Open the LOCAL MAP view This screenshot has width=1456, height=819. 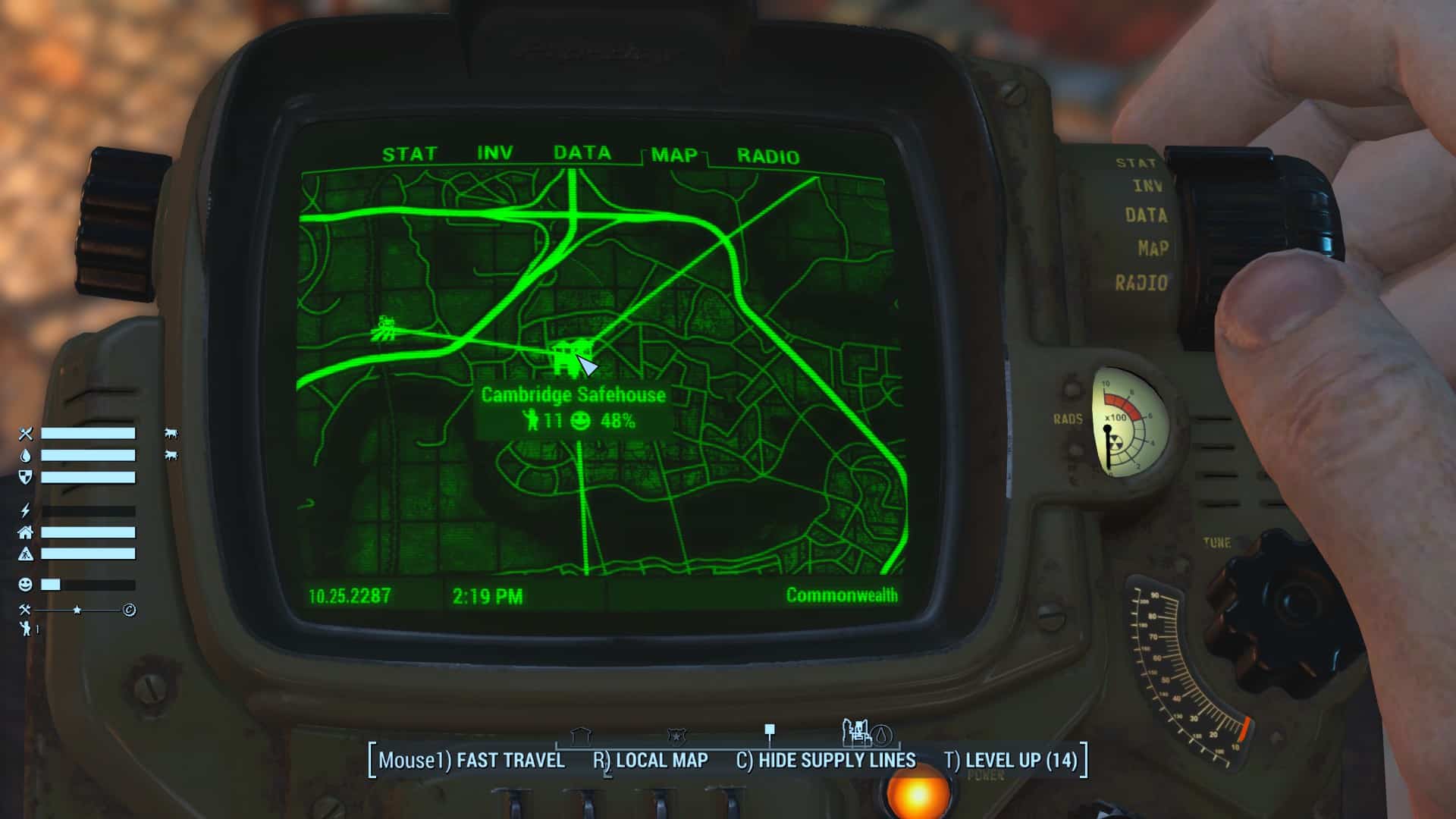point(651,761)
